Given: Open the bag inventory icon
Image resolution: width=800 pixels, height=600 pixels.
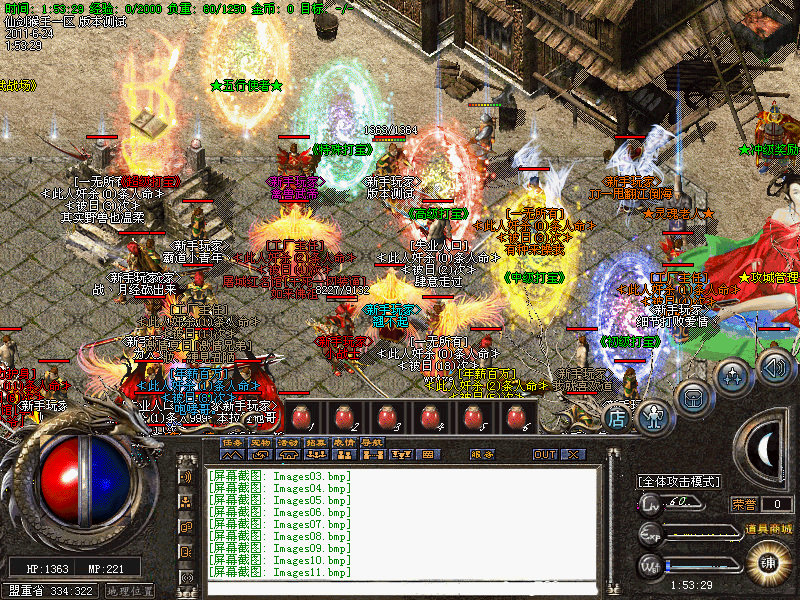Looking at the screenshot, I should 693,395.
